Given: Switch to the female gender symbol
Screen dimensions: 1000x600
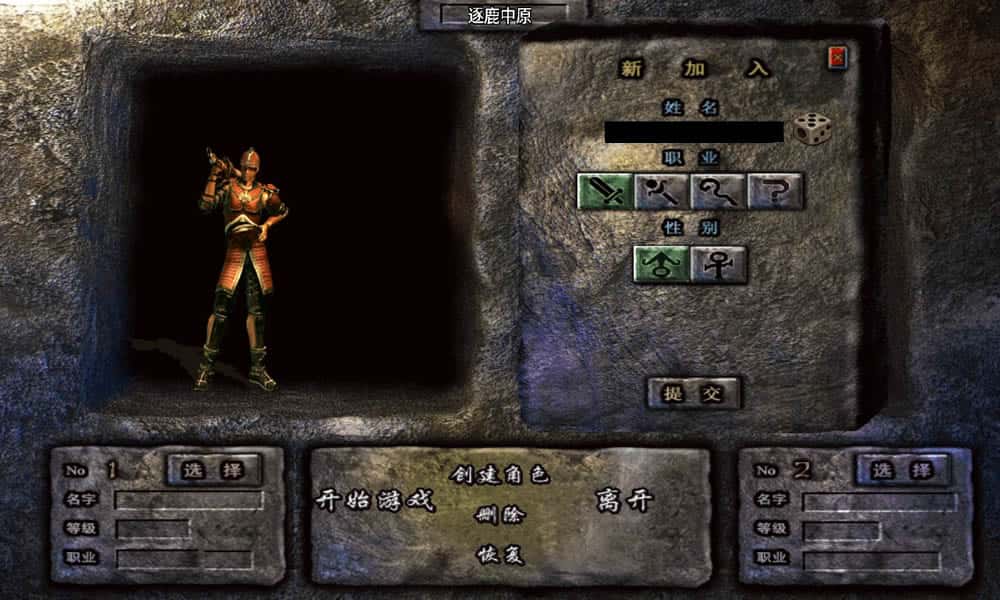Looking at the screenshot, I should pyautogui.click(x=718, y=264).
